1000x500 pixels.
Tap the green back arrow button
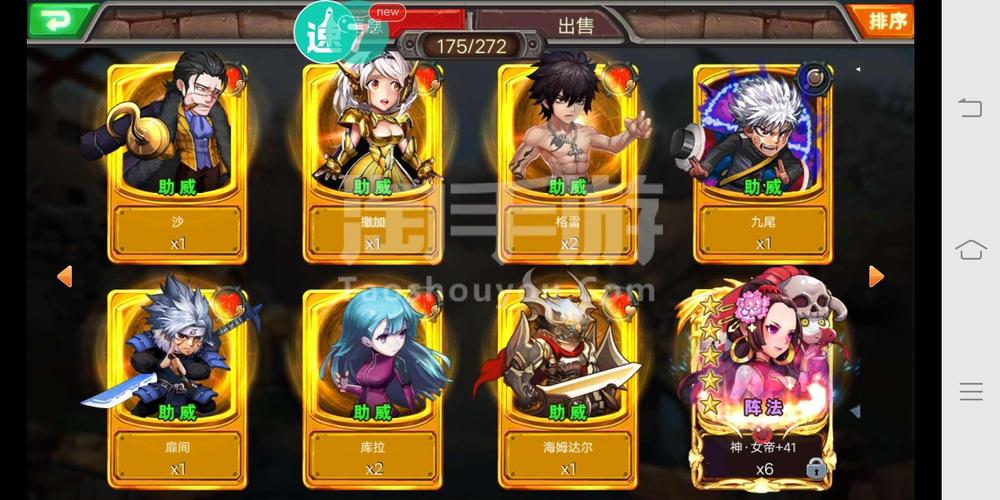pos(61,20)
